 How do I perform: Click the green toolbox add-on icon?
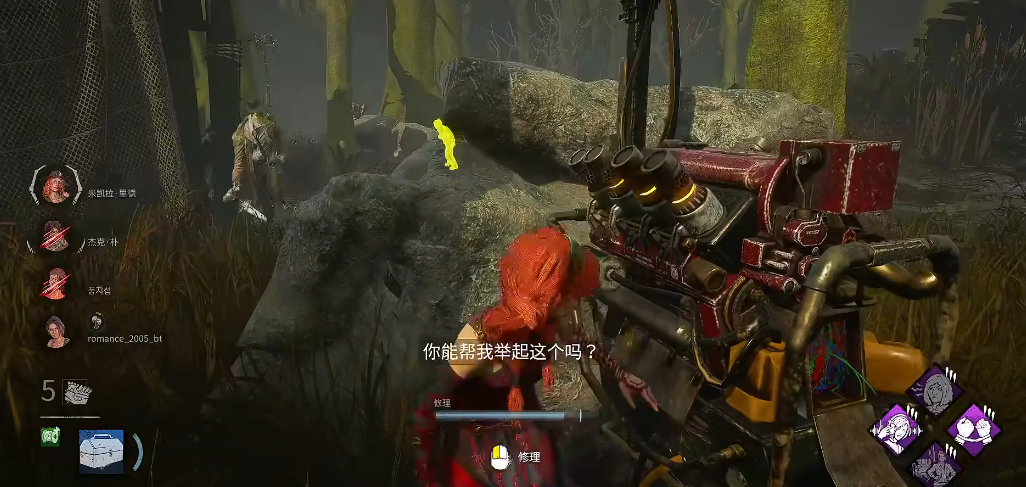pos(49,436)
